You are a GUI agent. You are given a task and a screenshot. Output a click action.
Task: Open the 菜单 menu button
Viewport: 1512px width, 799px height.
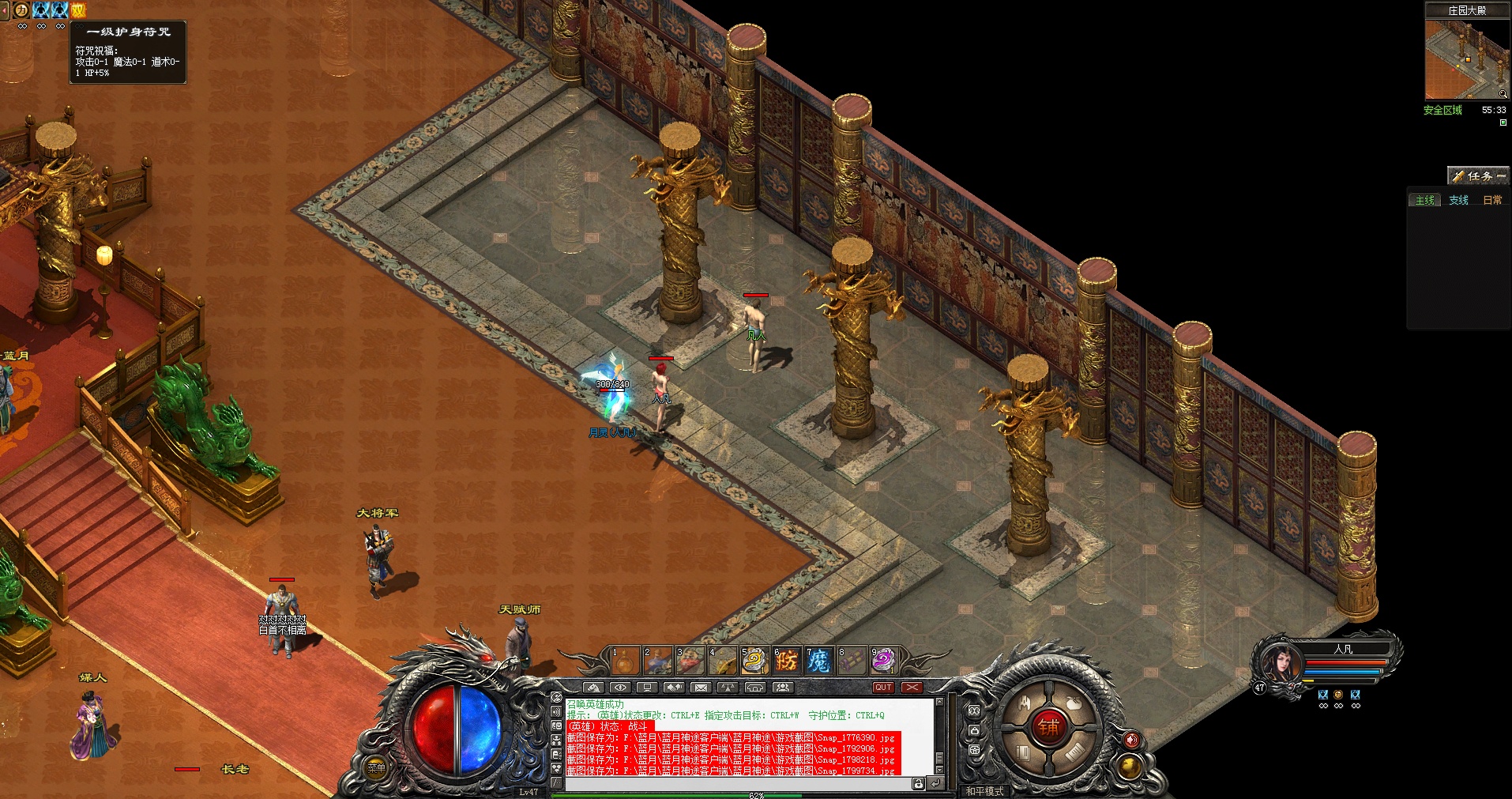coord(377,768)
